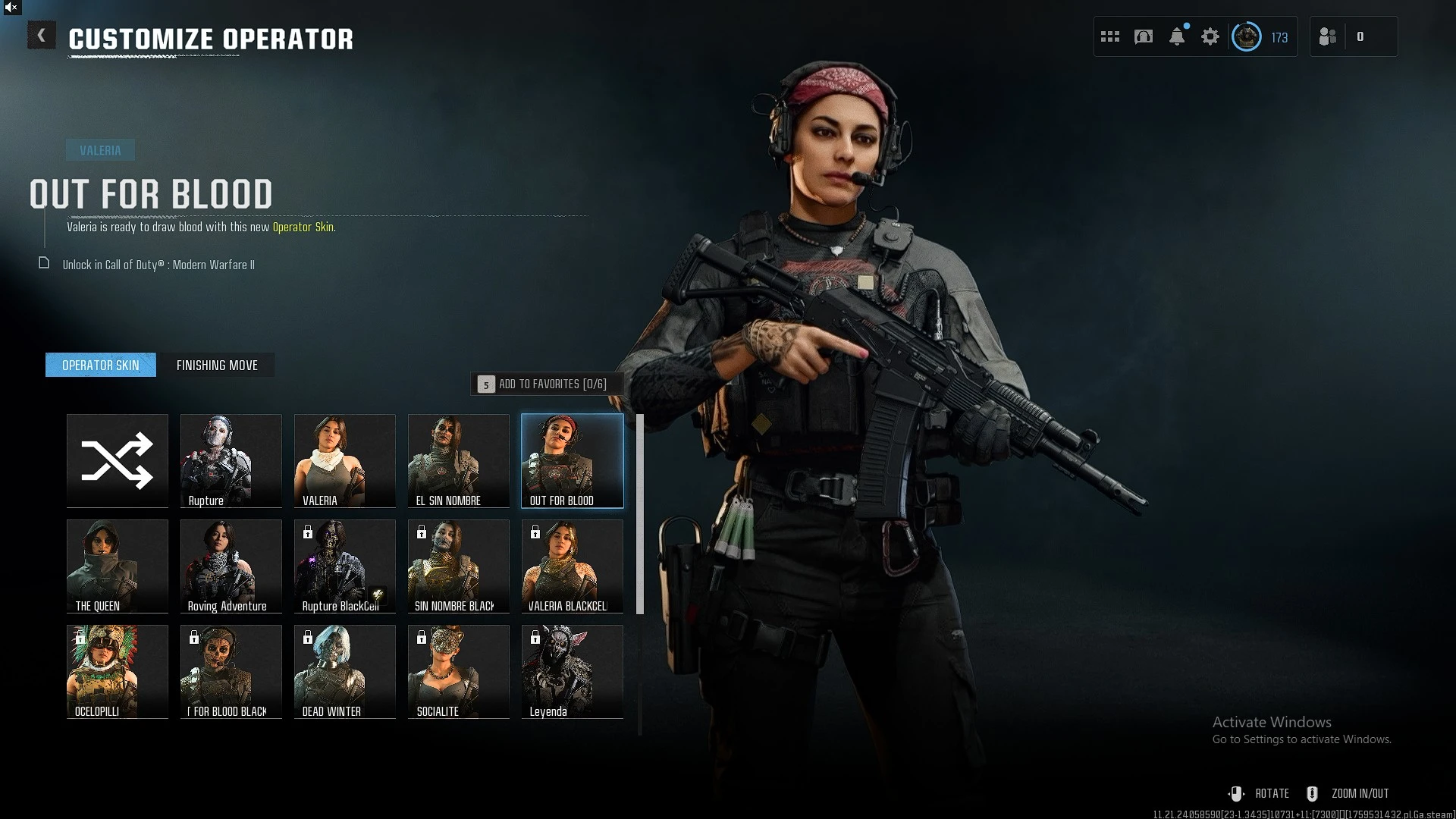Pick the SOCIALITE masked skin
Screen dimensions: 1456x819
459,671
